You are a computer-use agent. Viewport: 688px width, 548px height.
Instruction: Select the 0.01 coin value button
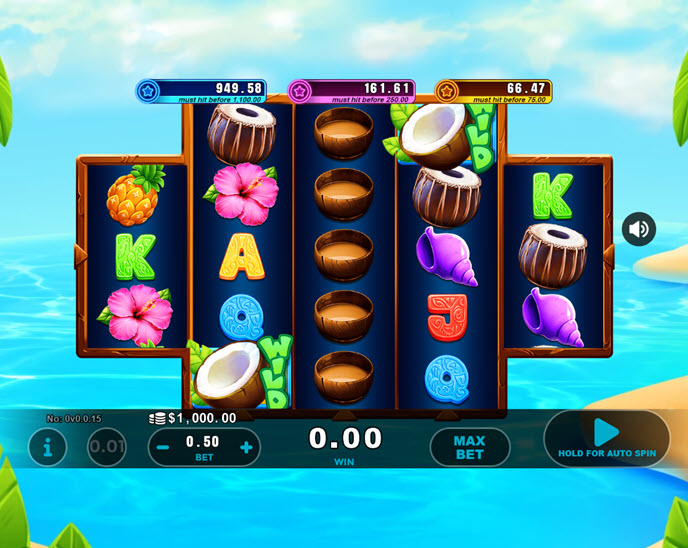(107, 447)
